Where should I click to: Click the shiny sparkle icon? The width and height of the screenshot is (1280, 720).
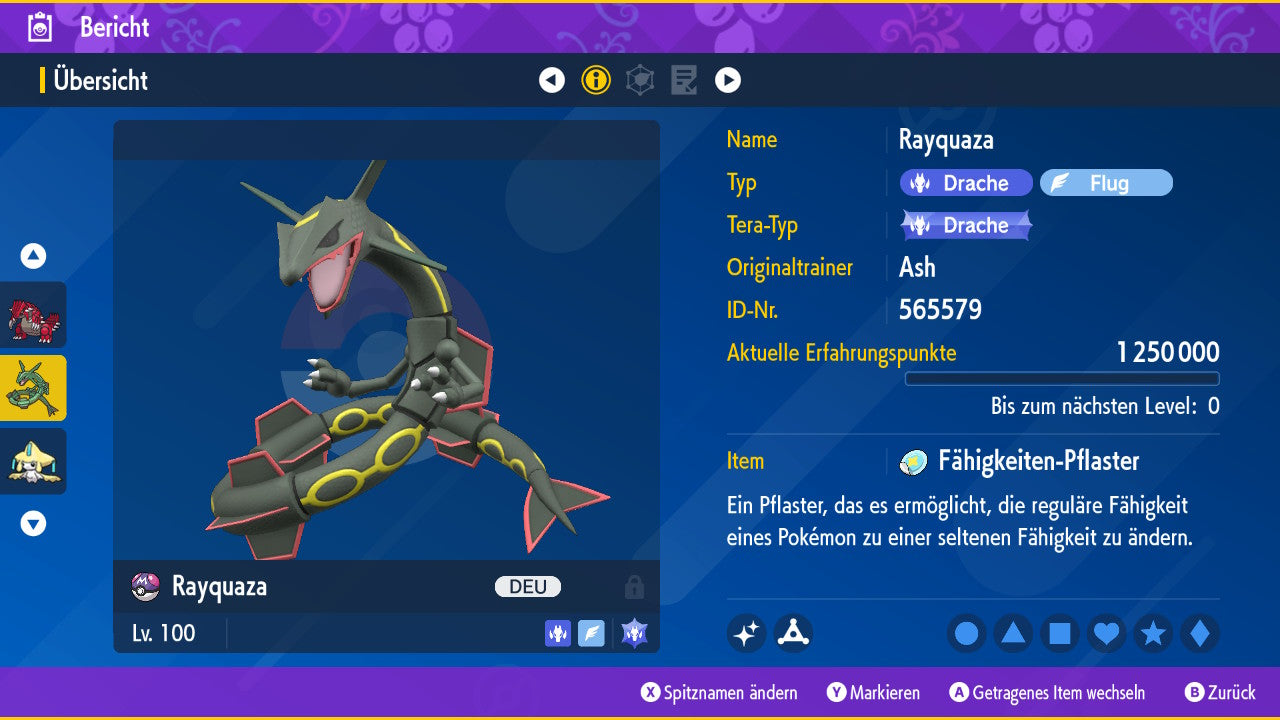746,633
